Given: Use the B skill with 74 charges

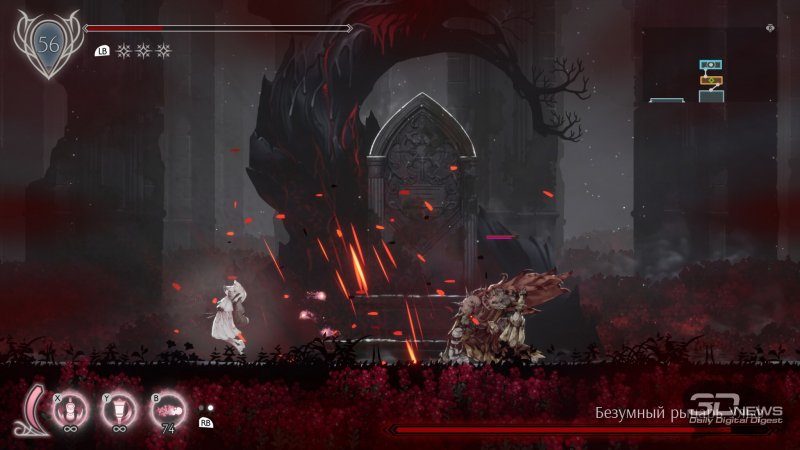Looking at the screenshot, I should click(168, 411).
